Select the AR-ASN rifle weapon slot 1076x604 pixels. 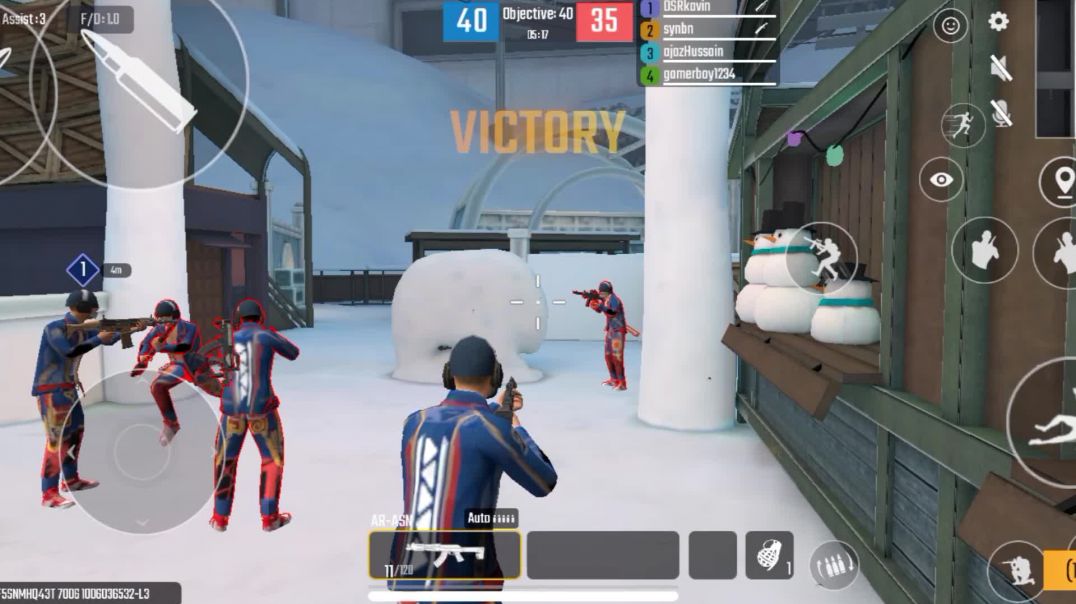[445, 555]
